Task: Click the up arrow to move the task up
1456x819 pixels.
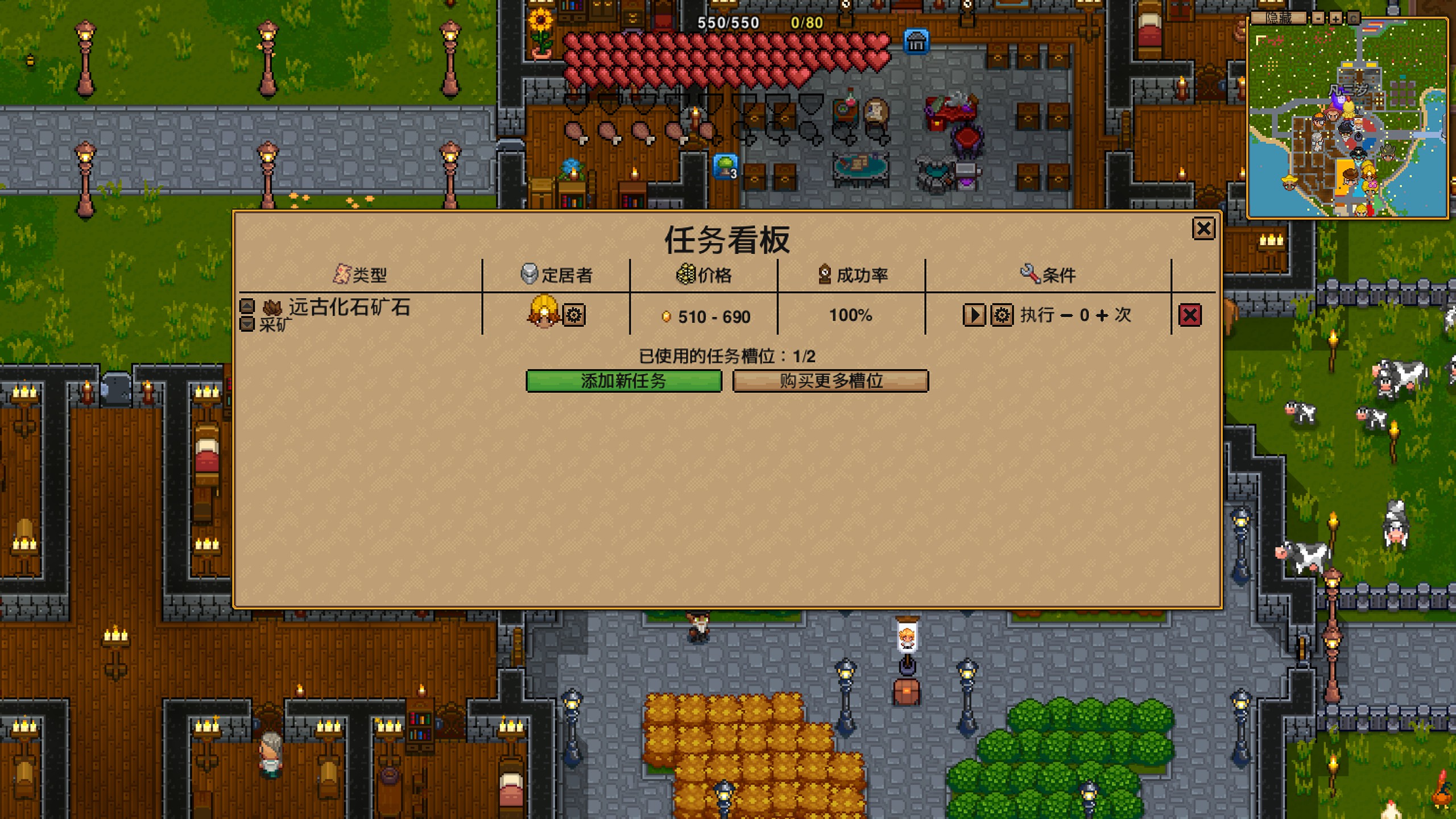Action: click(x=247, y=307)
